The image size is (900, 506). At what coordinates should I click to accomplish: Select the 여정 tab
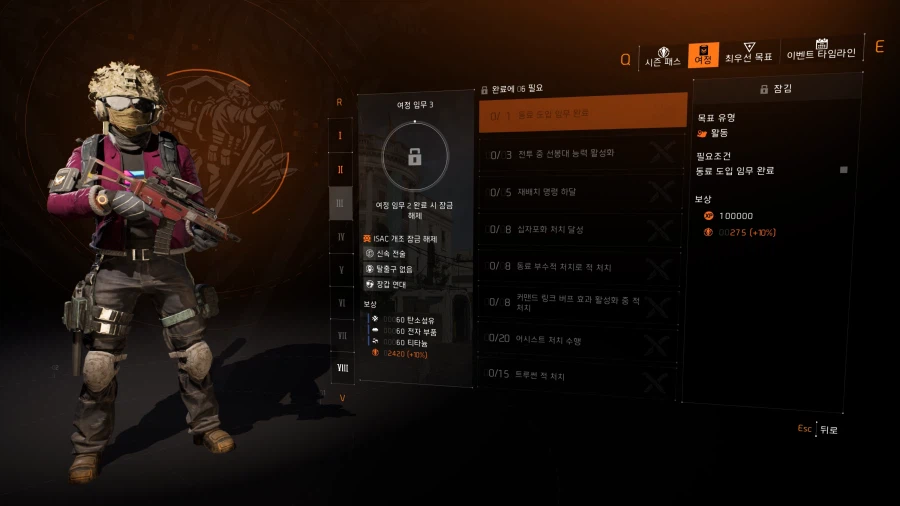click(x=703, y=56)
